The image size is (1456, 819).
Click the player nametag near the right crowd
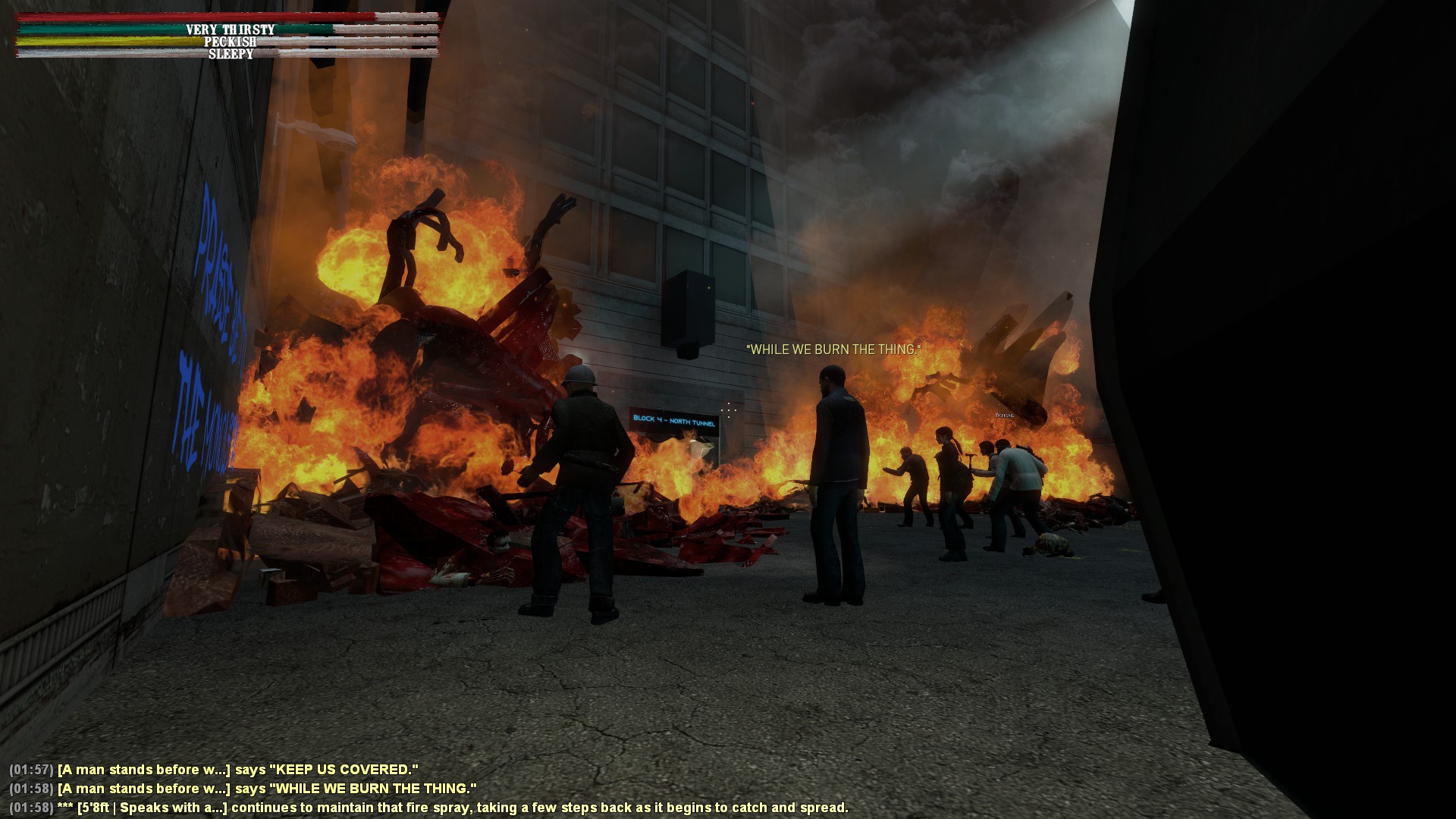point(1005,416)
